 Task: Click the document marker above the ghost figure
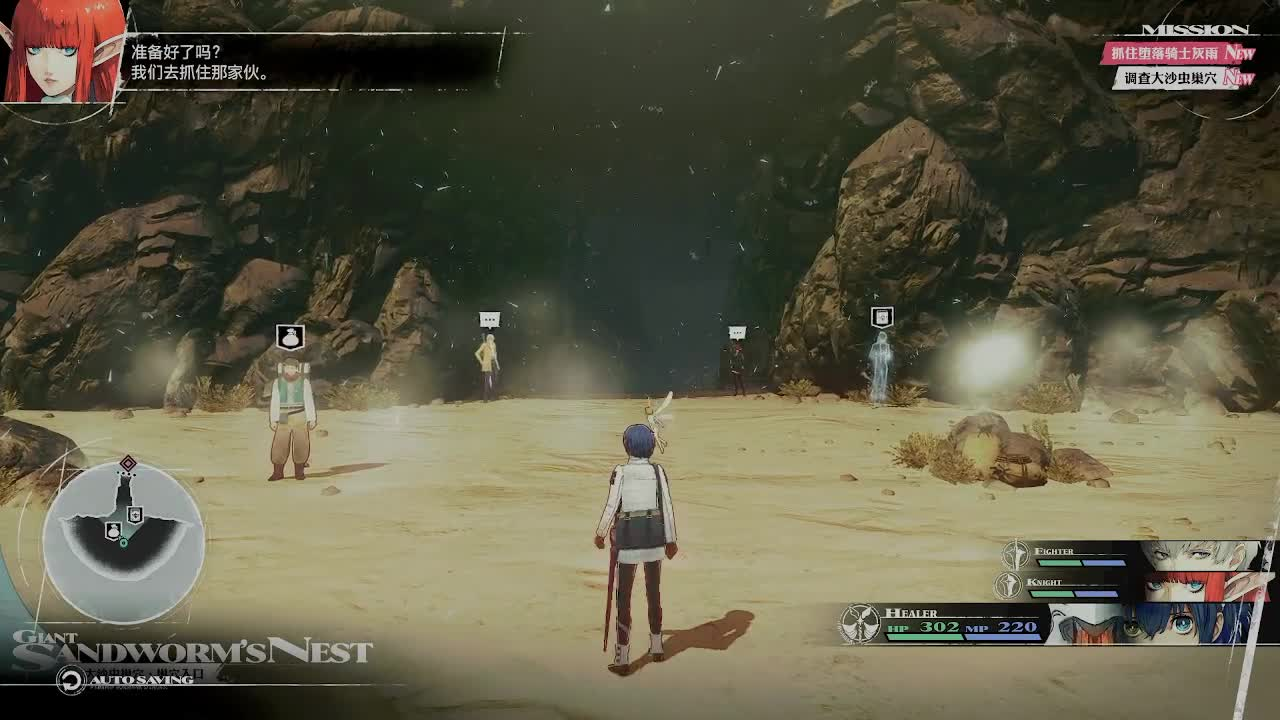click(x=881, y=318)
